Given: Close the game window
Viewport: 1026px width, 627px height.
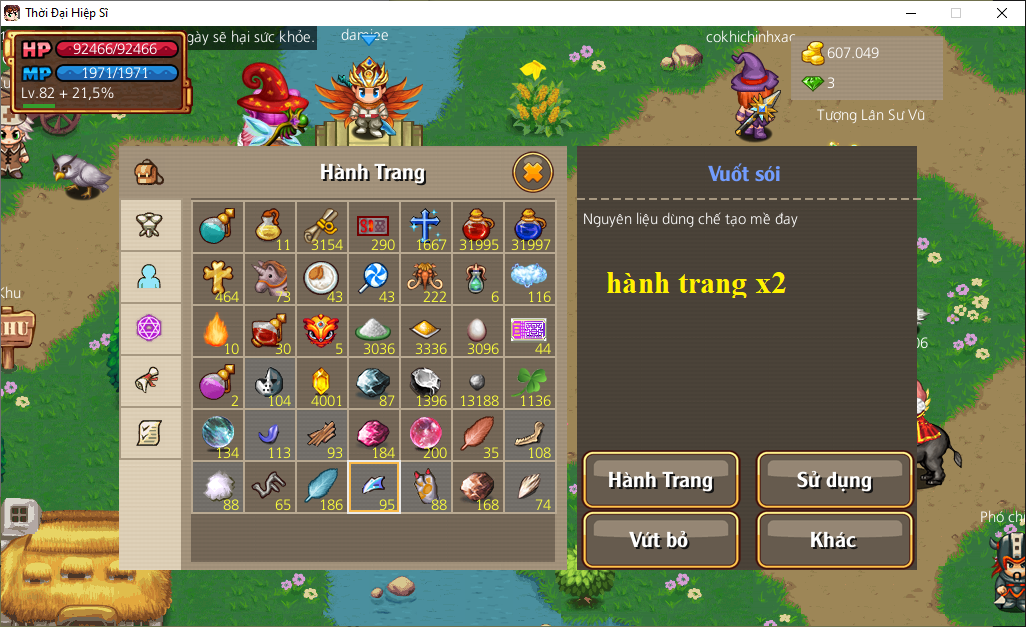Looking at the screenshot, I should coord(1001,13).
